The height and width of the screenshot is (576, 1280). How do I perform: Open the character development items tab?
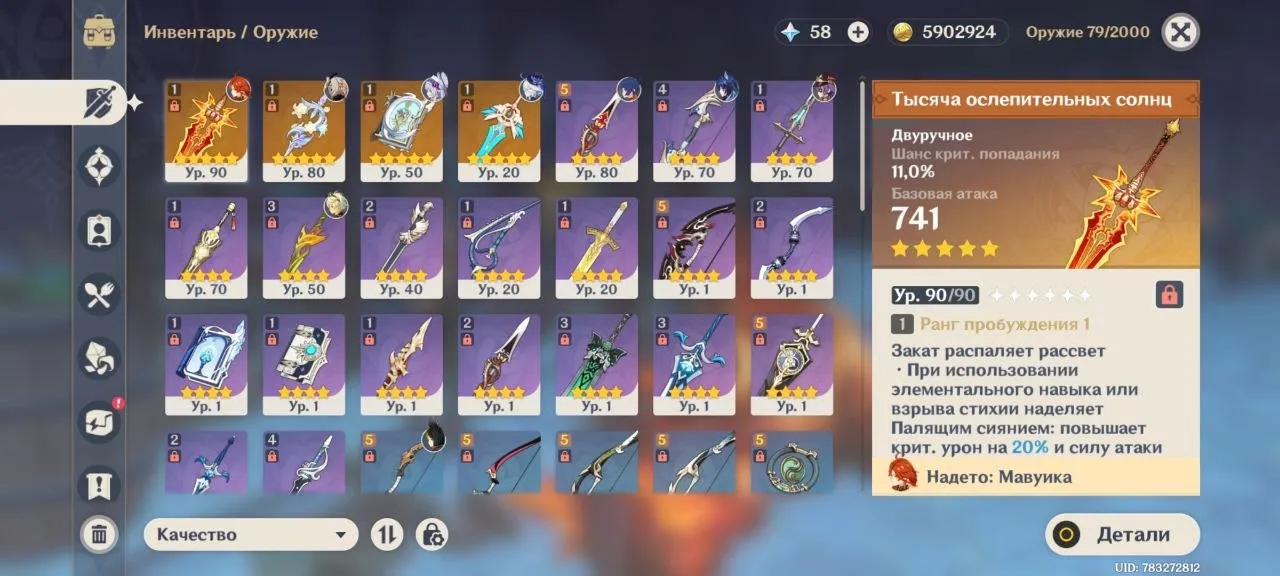pyautogui.click(x=99, y=230)
